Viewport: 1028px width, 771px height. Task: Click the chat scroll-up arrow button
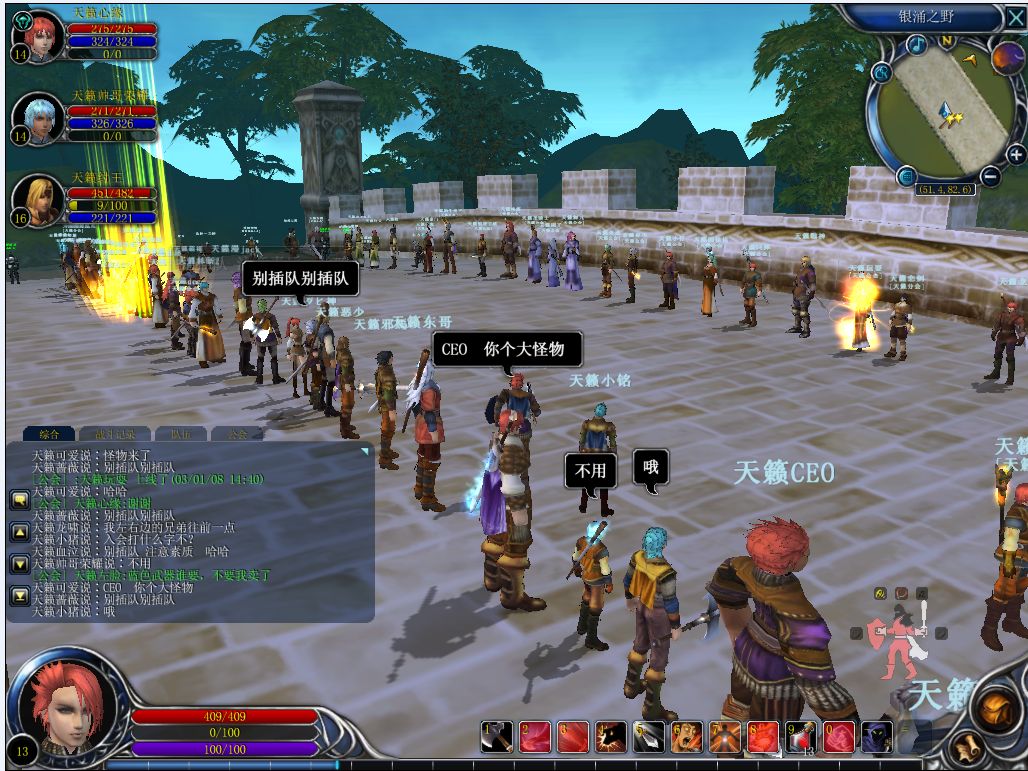19,532
